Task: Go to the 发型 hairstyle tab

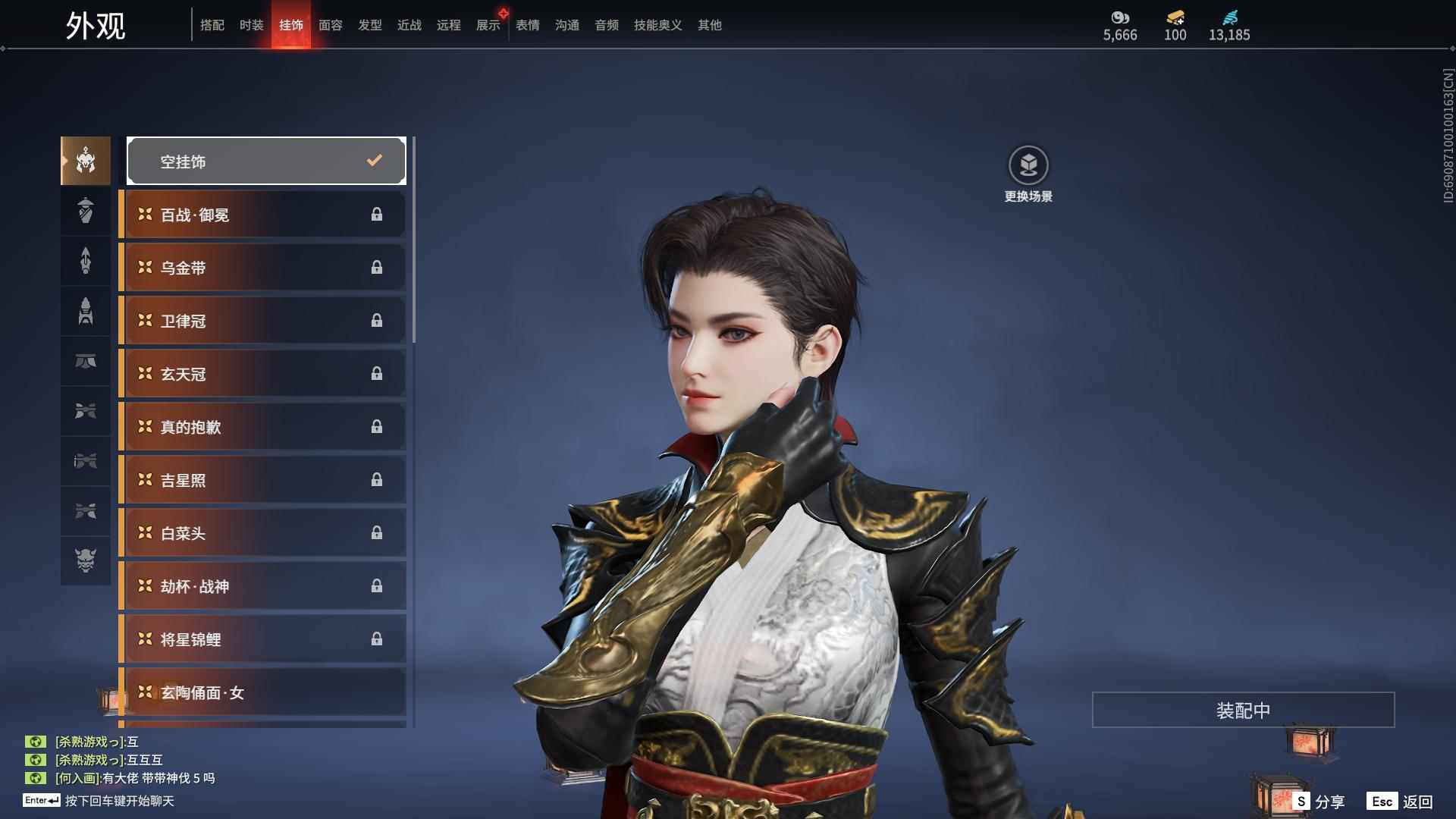Action: click(370, 25)
